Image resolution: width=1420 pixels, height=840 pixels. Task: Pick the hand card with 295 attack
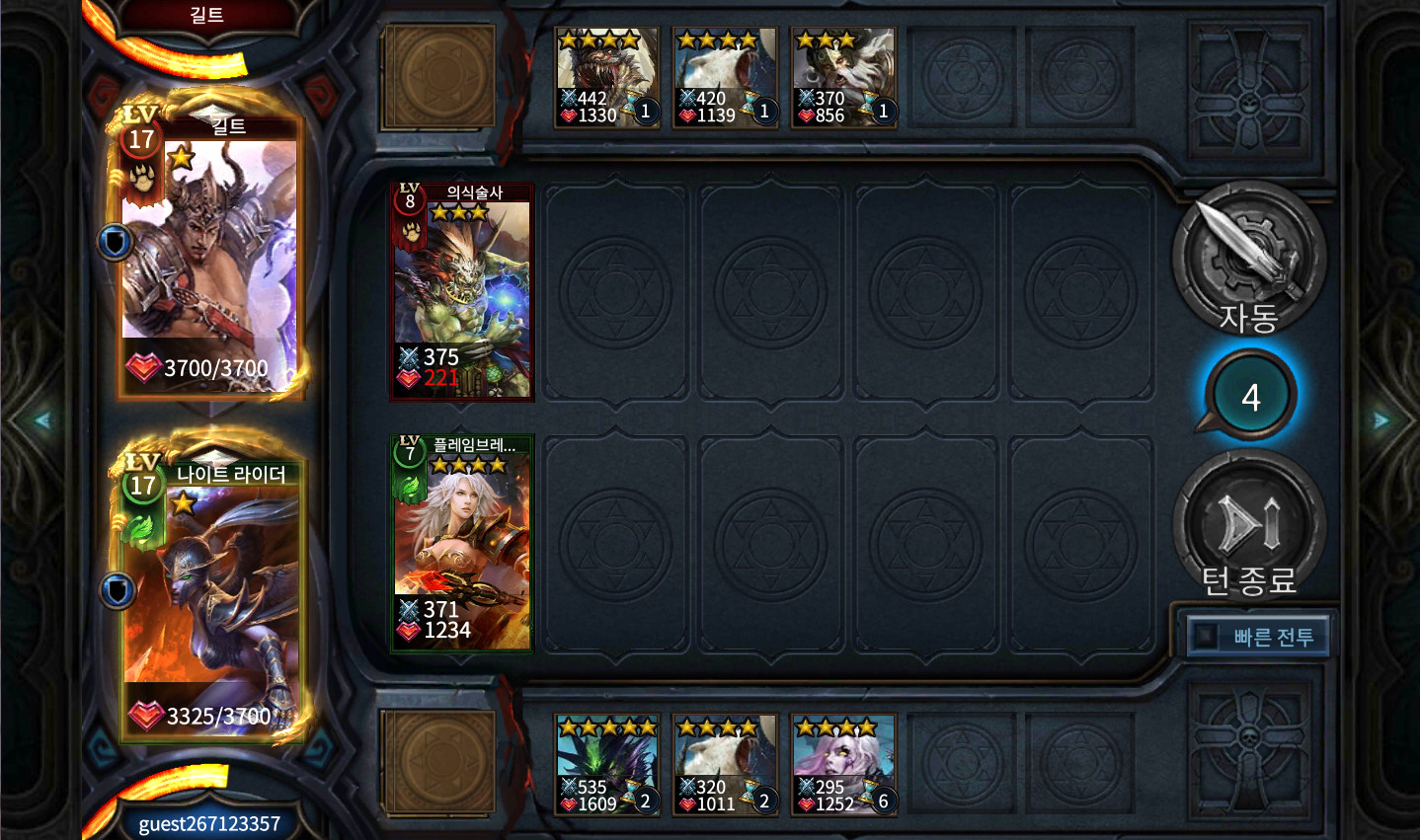click(x=844, y=765)
